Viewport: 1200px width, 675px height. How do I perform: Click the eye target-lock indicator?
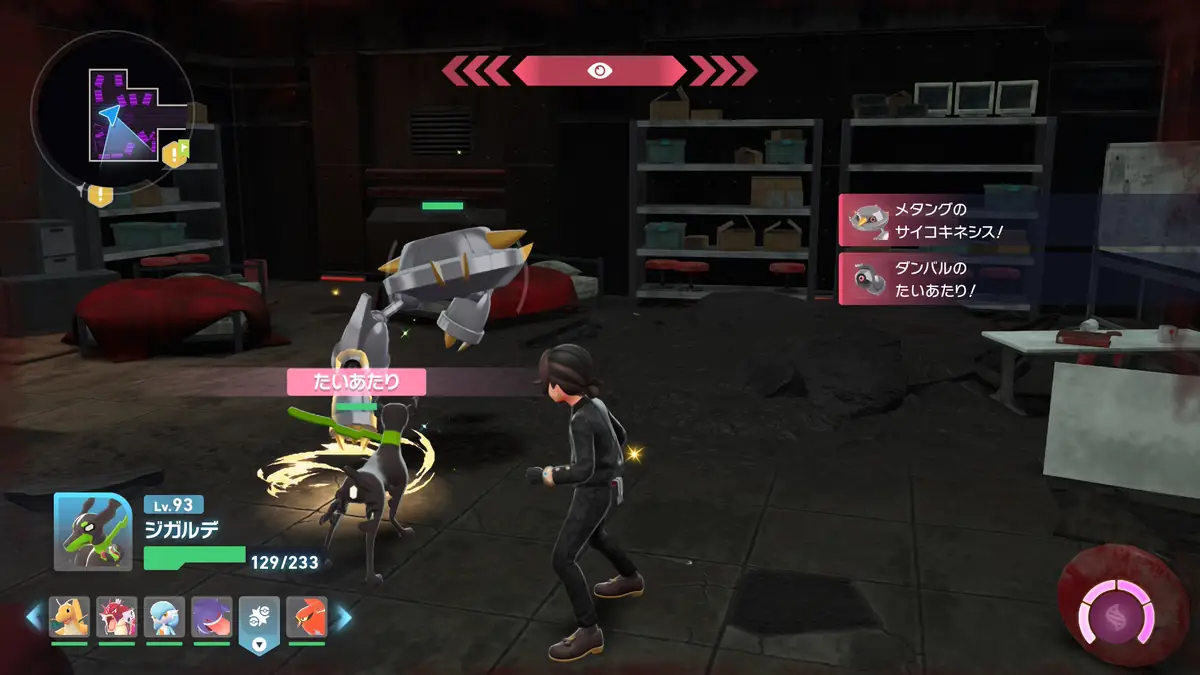click(x=600, y=70)
